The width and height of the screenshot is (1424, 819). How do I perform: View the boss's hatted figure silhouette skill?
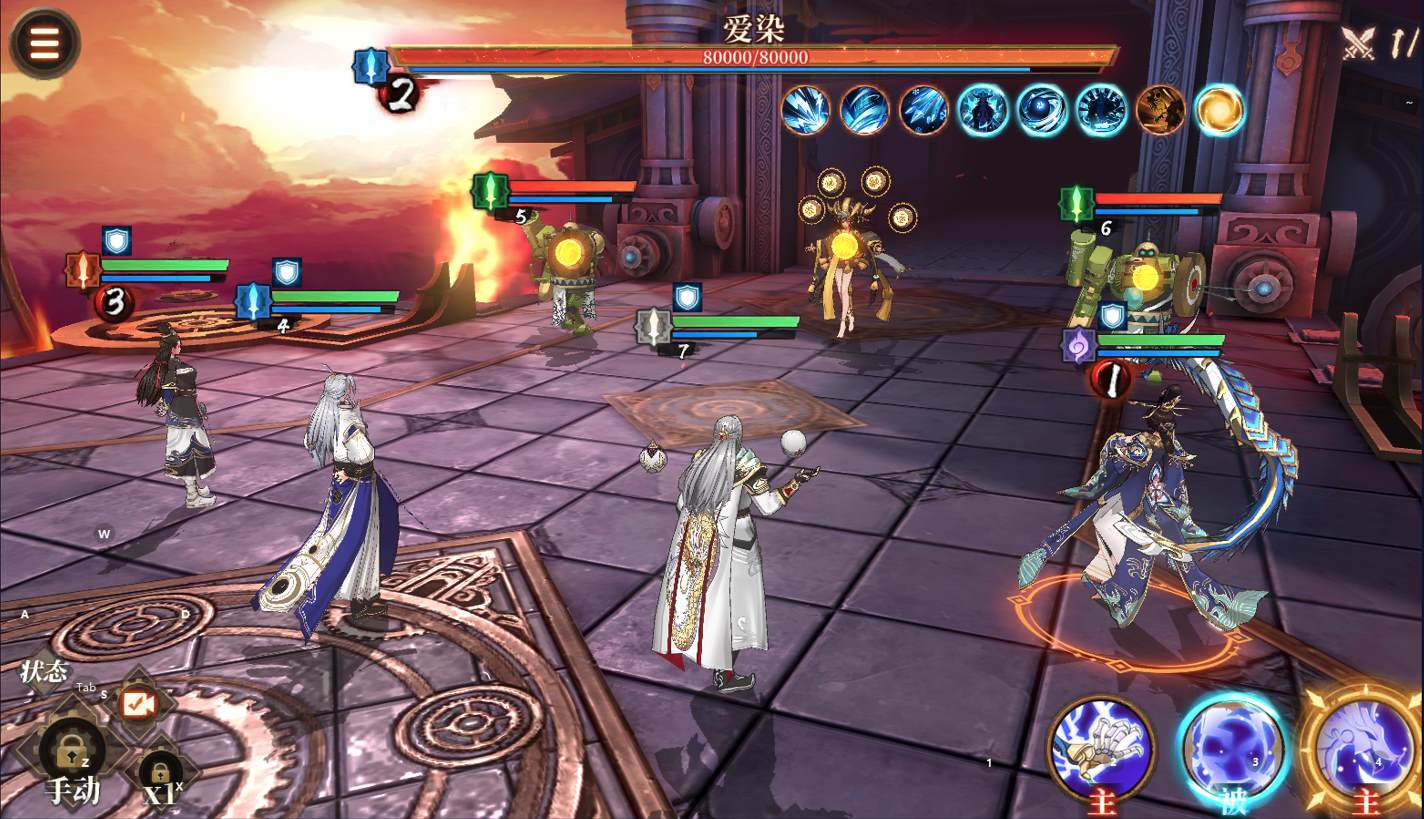(x=983, y=110)
